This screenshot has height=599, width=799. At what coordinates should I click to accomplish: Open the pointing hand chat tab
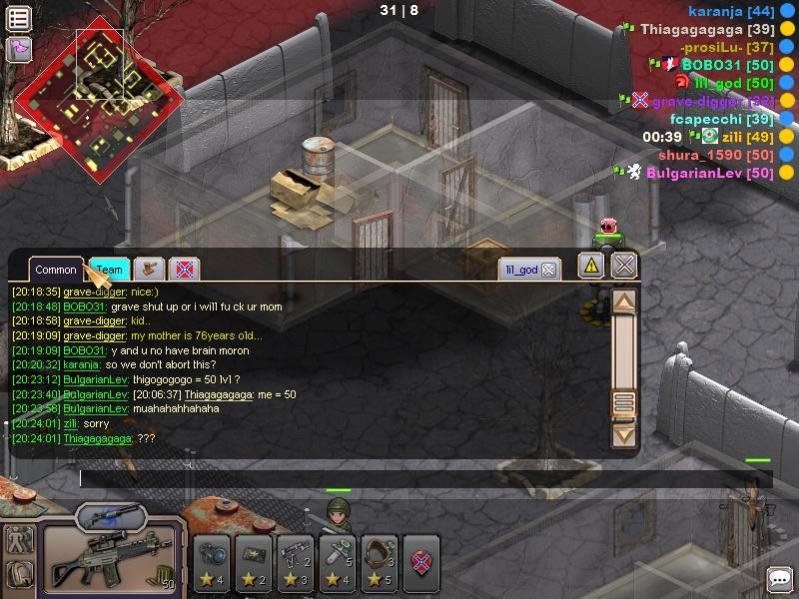click(x=148, y=269)
